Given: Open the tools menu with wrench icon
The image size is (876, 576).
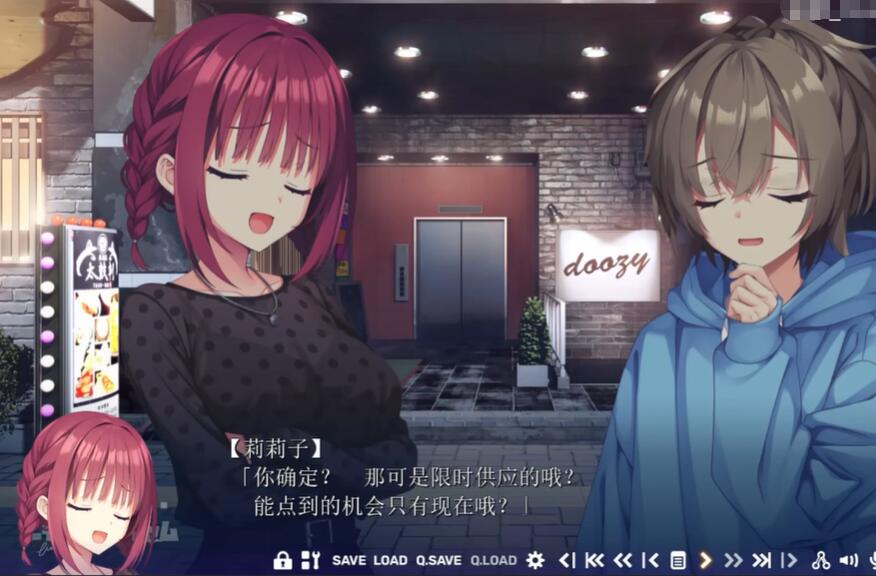Looking at the screenshot, I should [310, 560].
